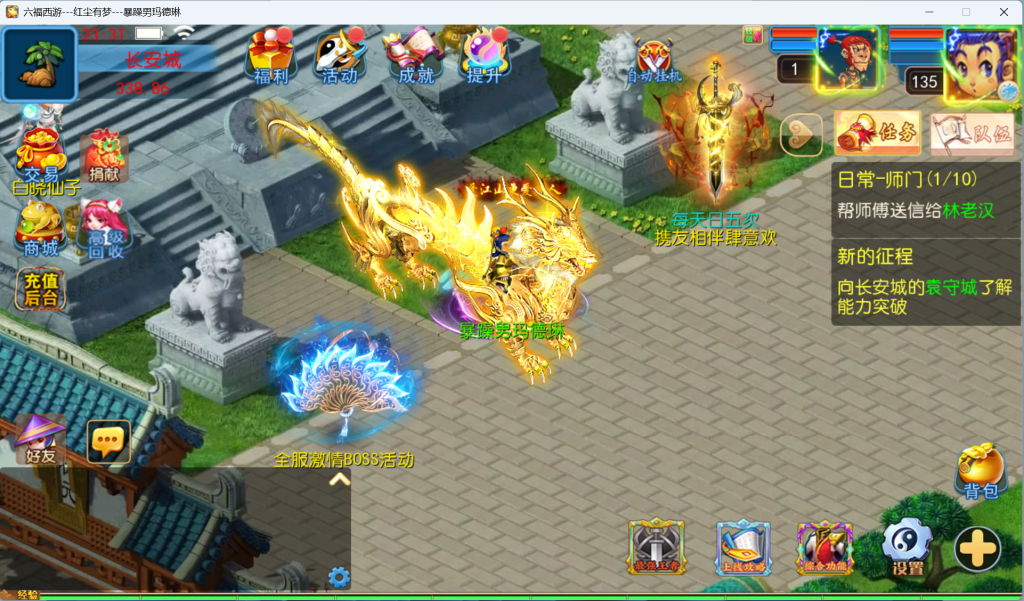
Task: Open the 捐献 donation bag
Action: point(104,155)
